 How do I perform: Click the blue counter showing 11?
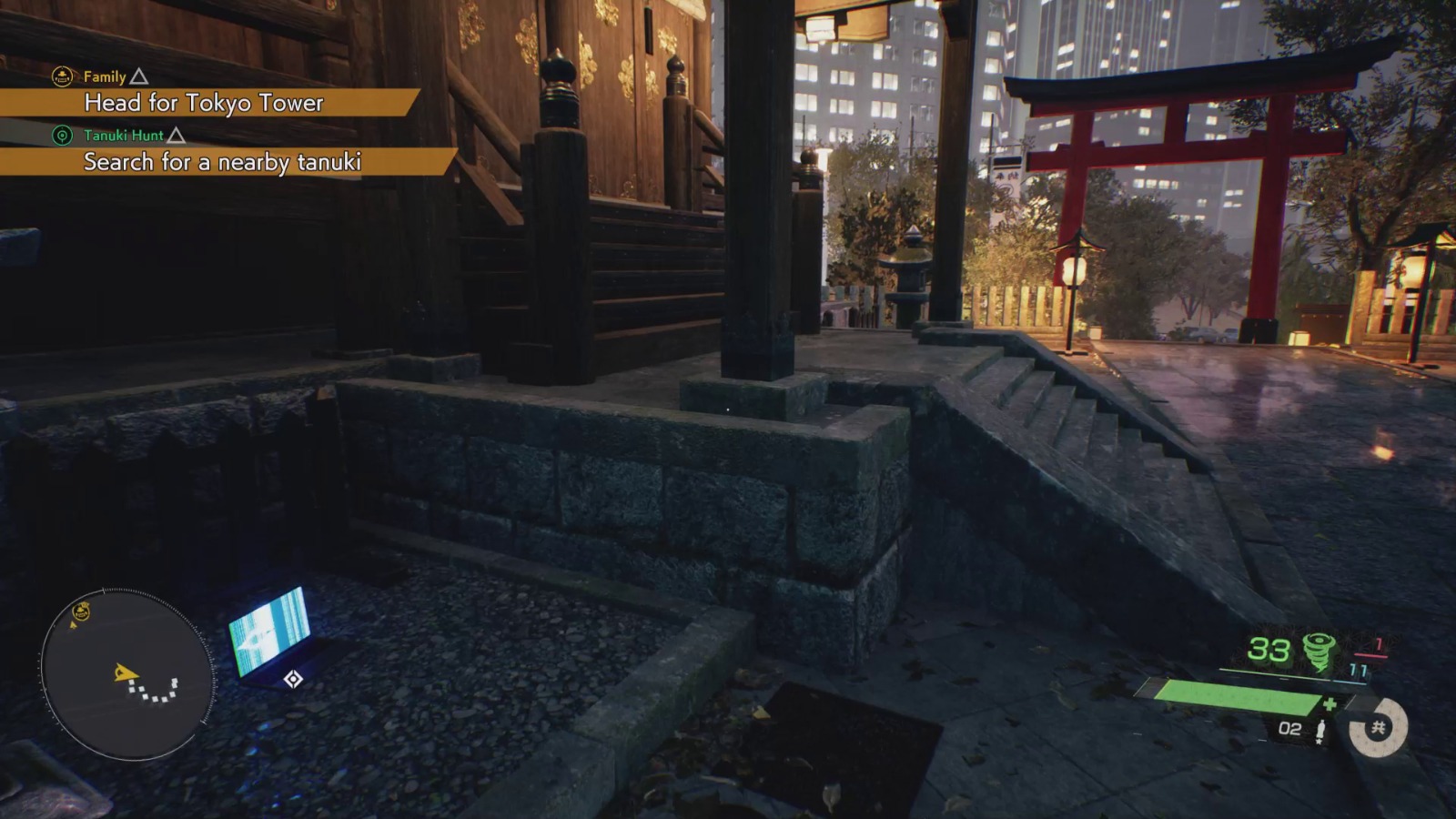click(1359, 670)
